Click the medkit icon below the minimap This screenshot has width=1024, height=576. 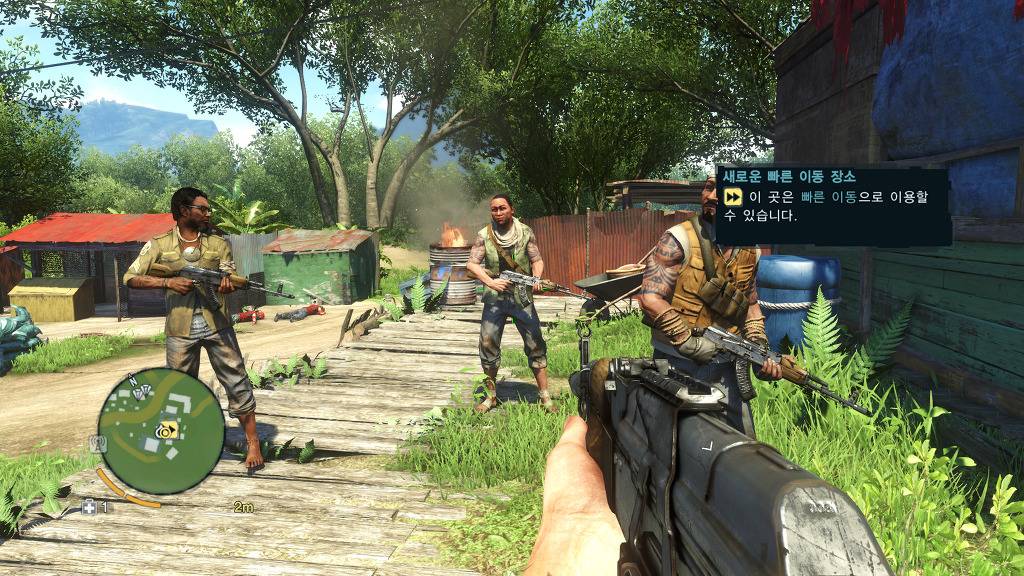point(89,507)
